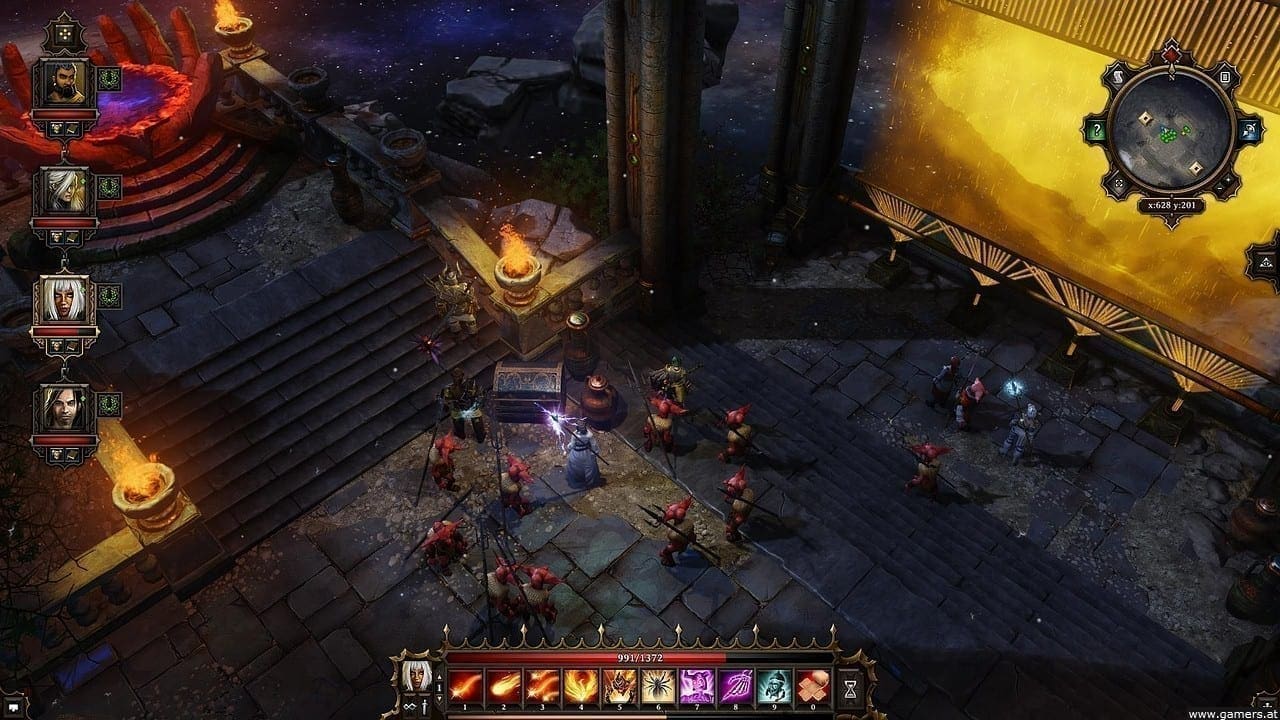
Task: Cast the fireball skill in slot 2
Action: (x=504, y=684)
